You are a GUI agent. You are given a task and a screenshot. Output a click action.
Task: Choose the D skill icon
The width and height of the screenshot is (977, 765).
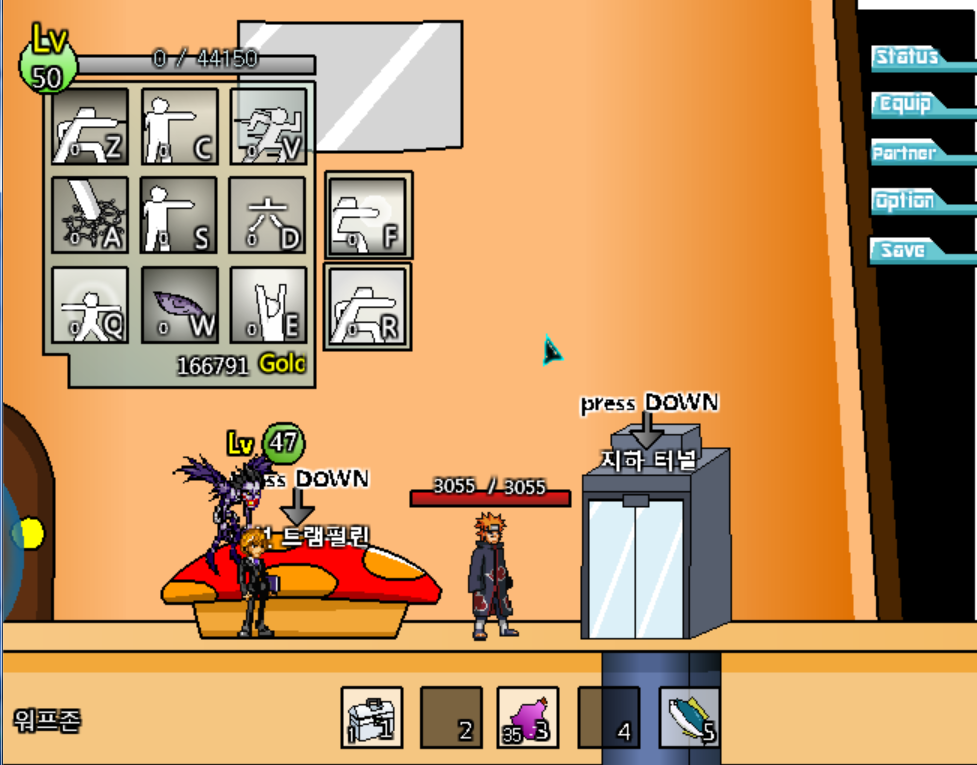click(x=268, y=215)
